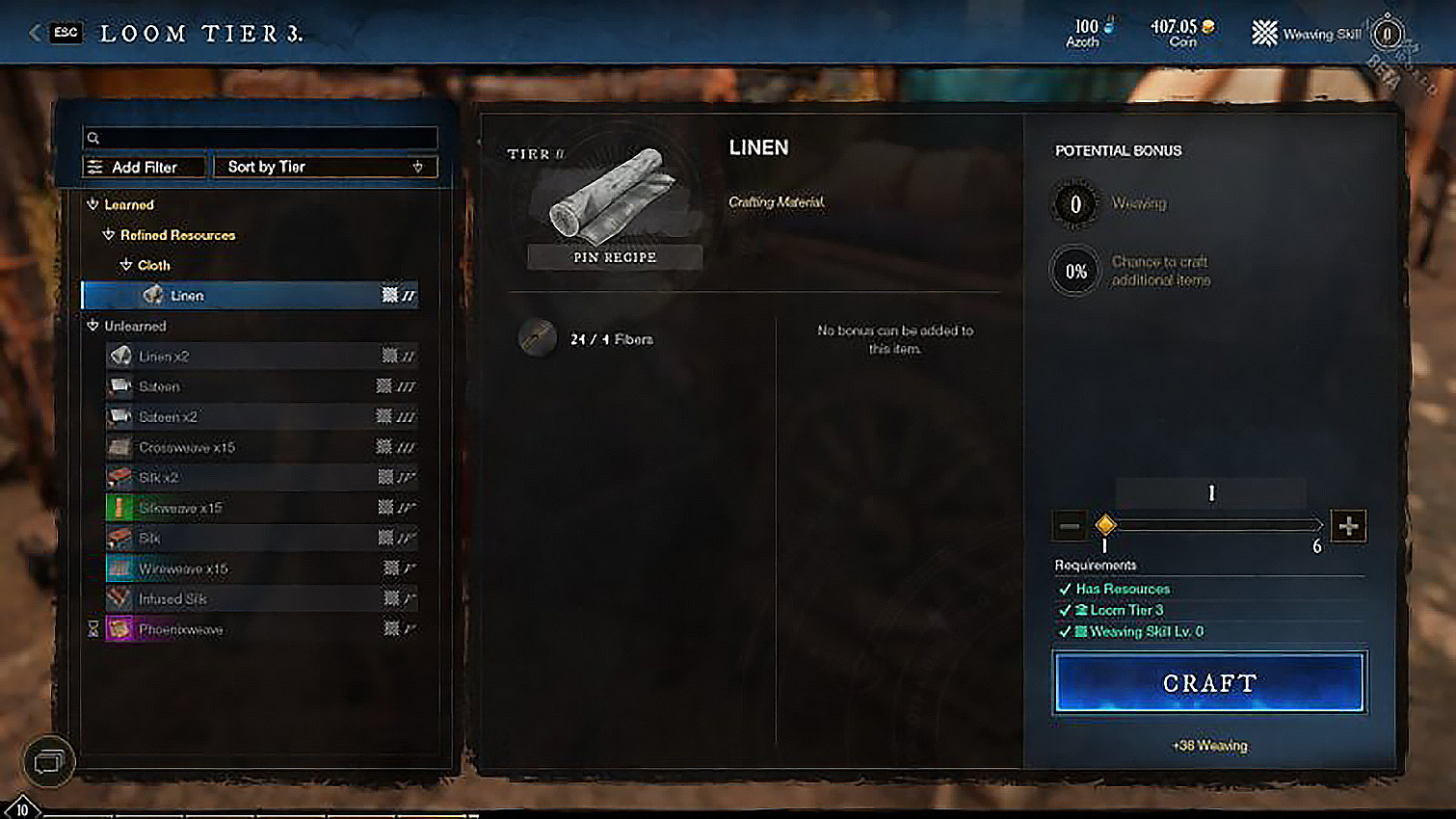
Task: Click the CRAFT button
Action: [x=1209, y=683]
